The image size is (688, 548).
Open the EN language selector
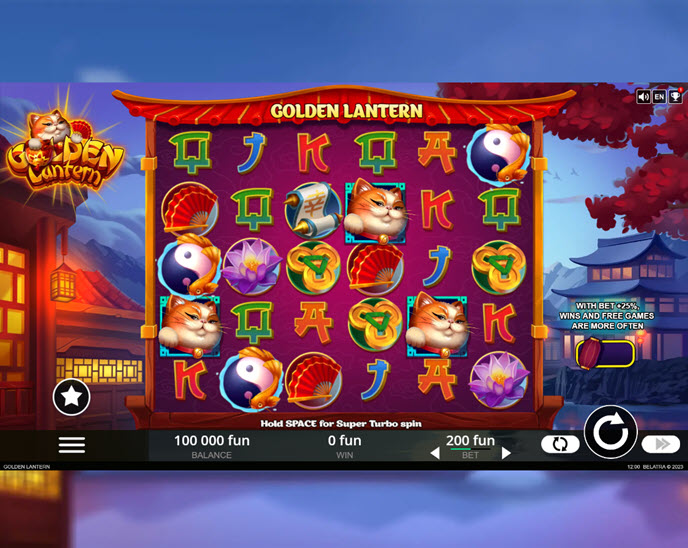659,97
